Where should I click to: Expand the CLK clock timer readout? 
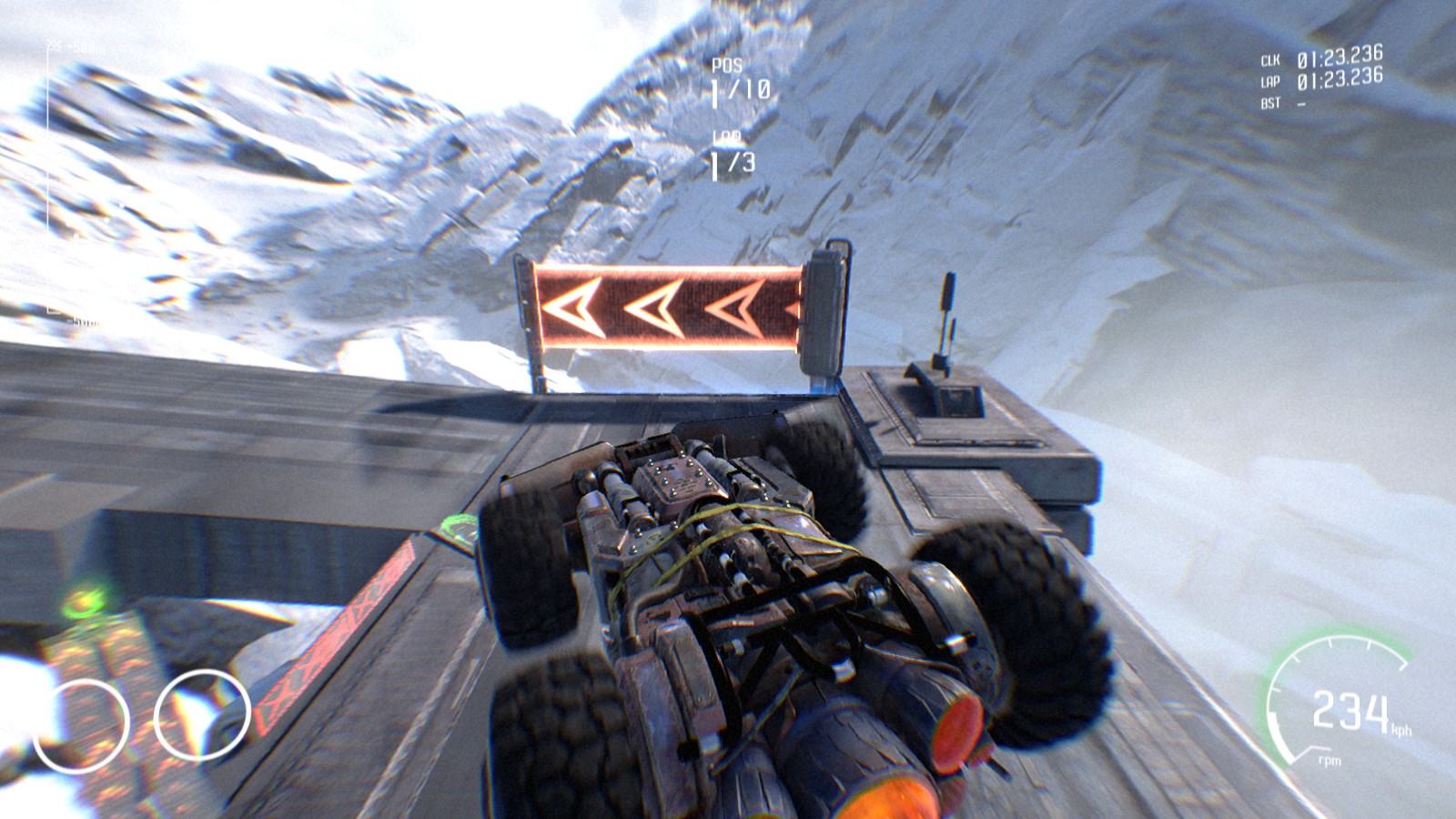(x=1342, y=62)
